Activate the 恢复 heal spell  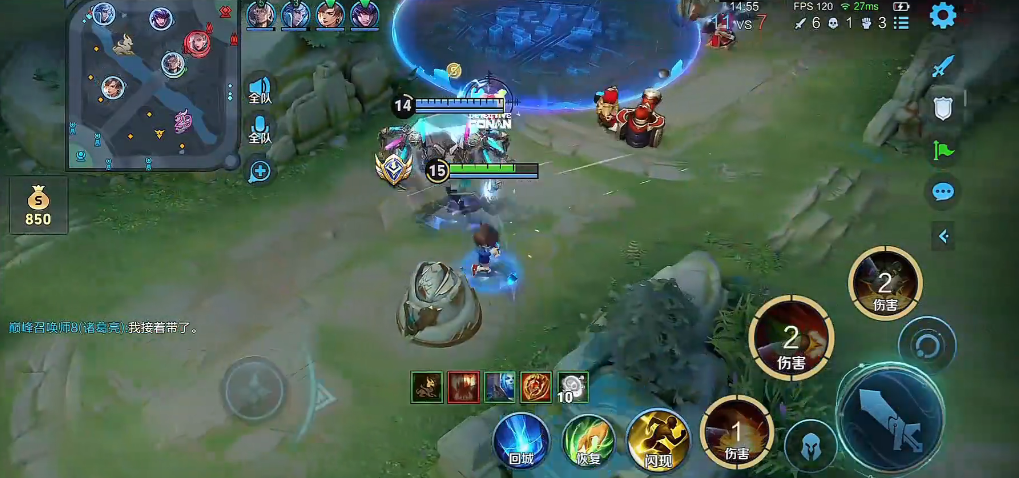click(588, 440)
